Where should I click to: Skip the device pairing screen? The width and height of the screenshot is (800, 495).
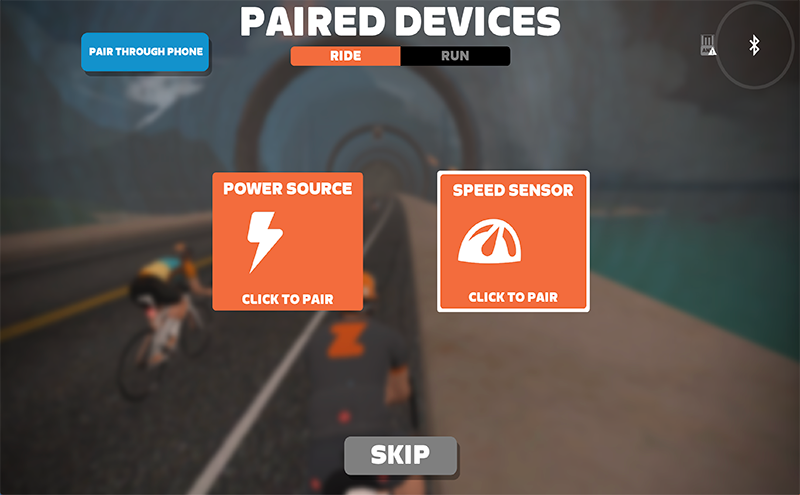(400, 456)
